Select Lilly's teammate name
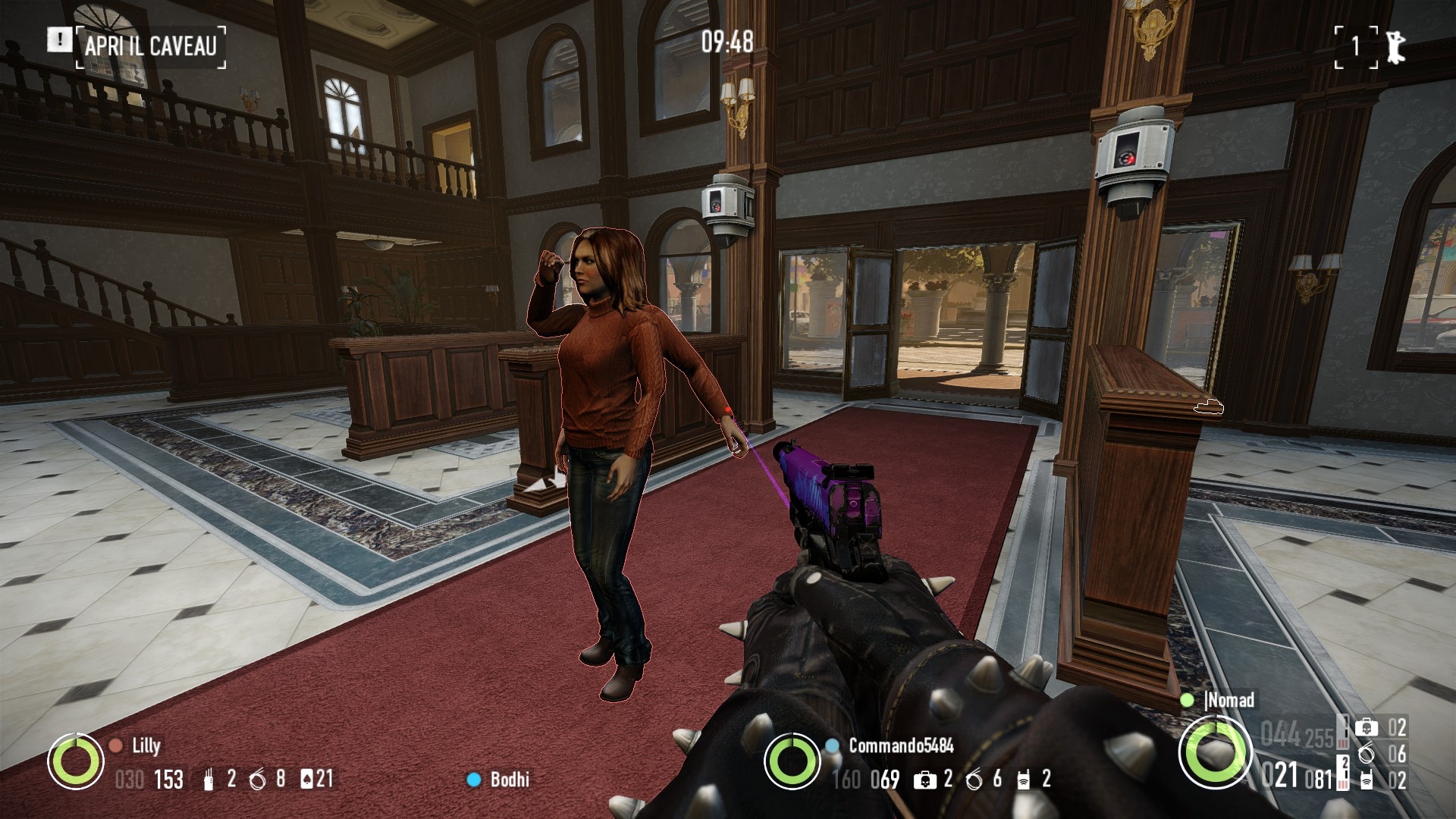This screenshot has height=819, width=1456. point(146,745)
